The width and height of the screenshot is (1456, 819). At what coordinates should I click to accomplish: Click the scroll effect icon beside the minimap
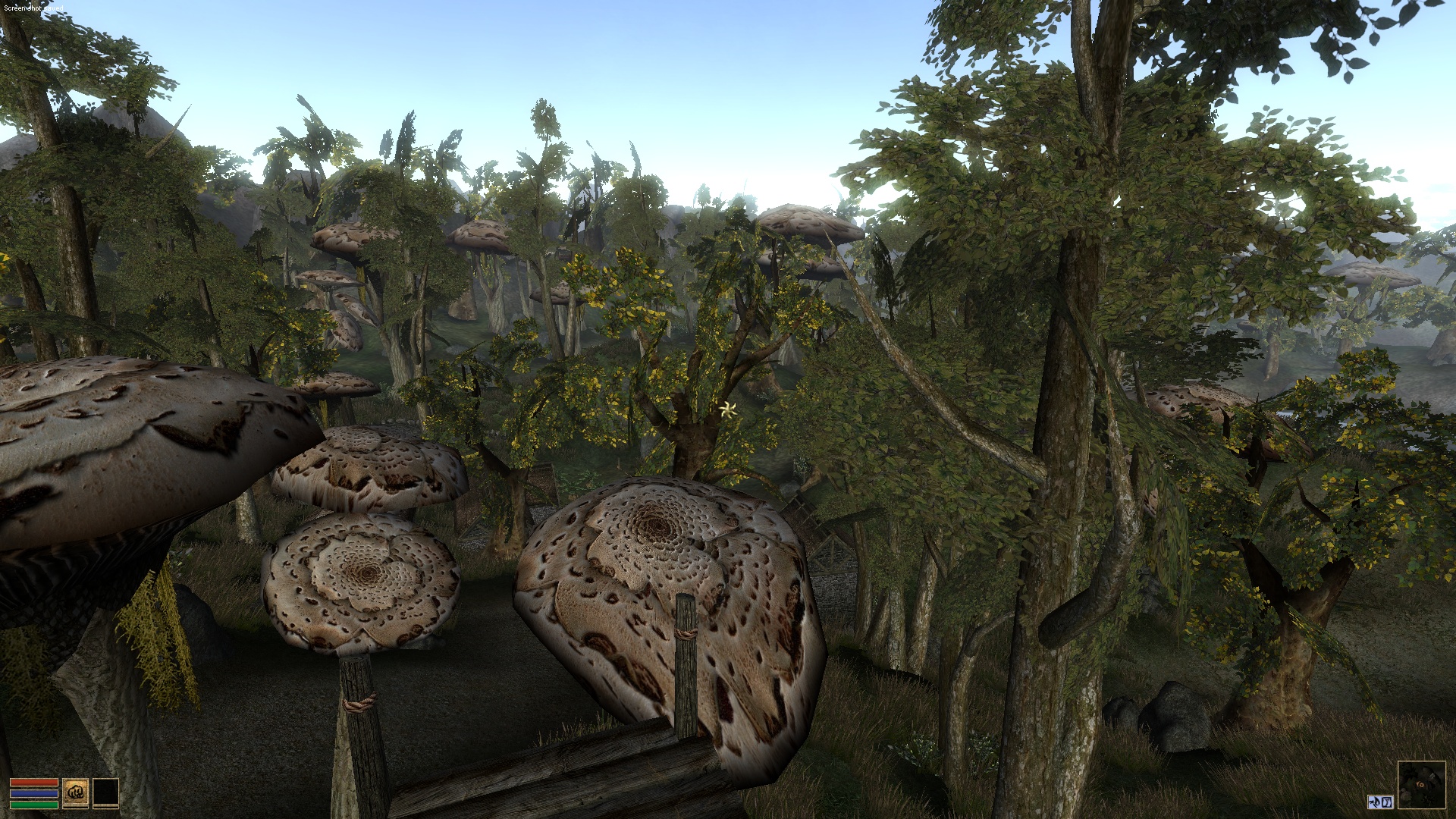(1388, 802)
